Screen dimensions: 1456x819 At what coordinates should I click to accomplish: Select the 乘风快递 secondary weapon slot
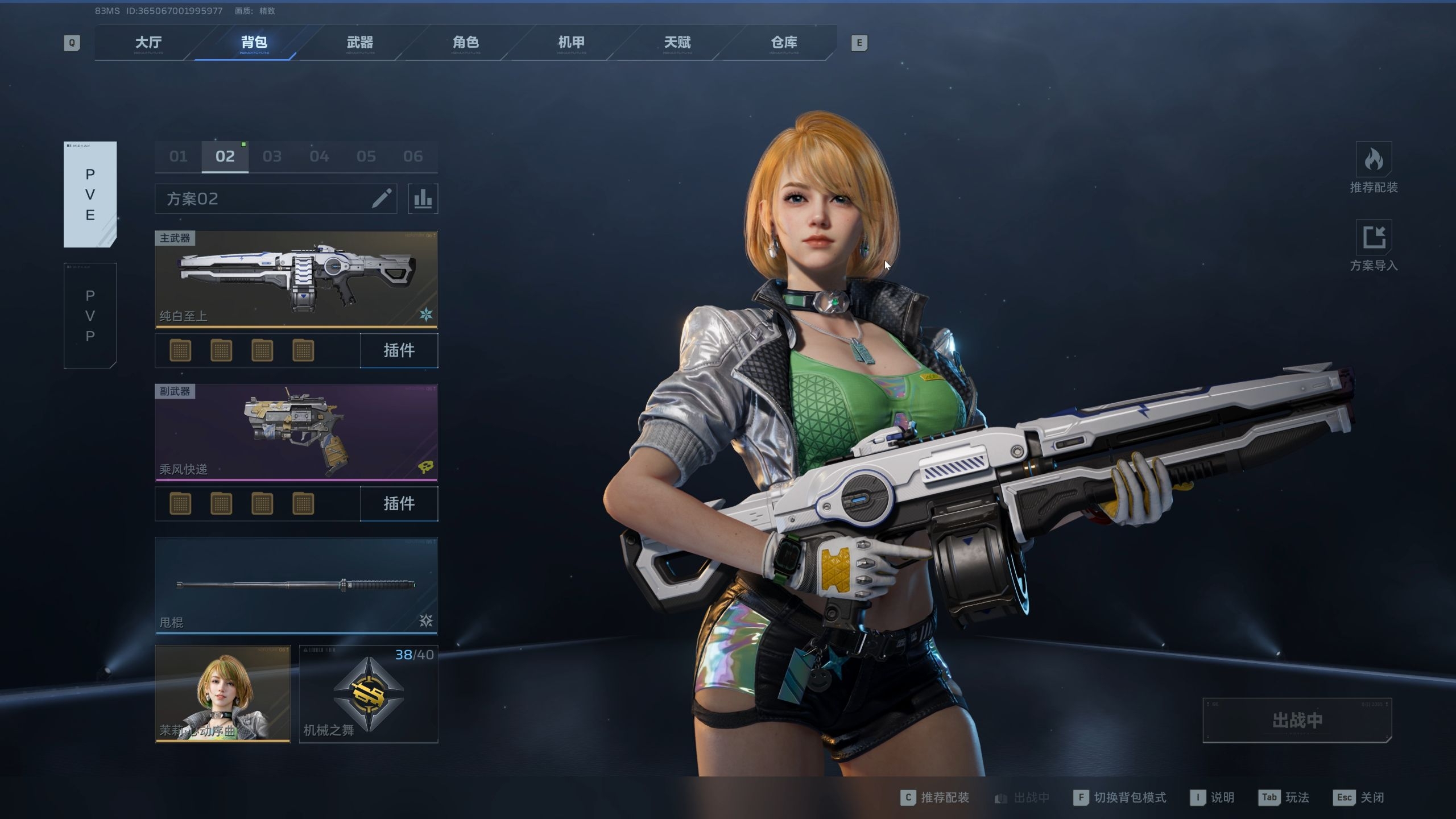click(296, 432)
